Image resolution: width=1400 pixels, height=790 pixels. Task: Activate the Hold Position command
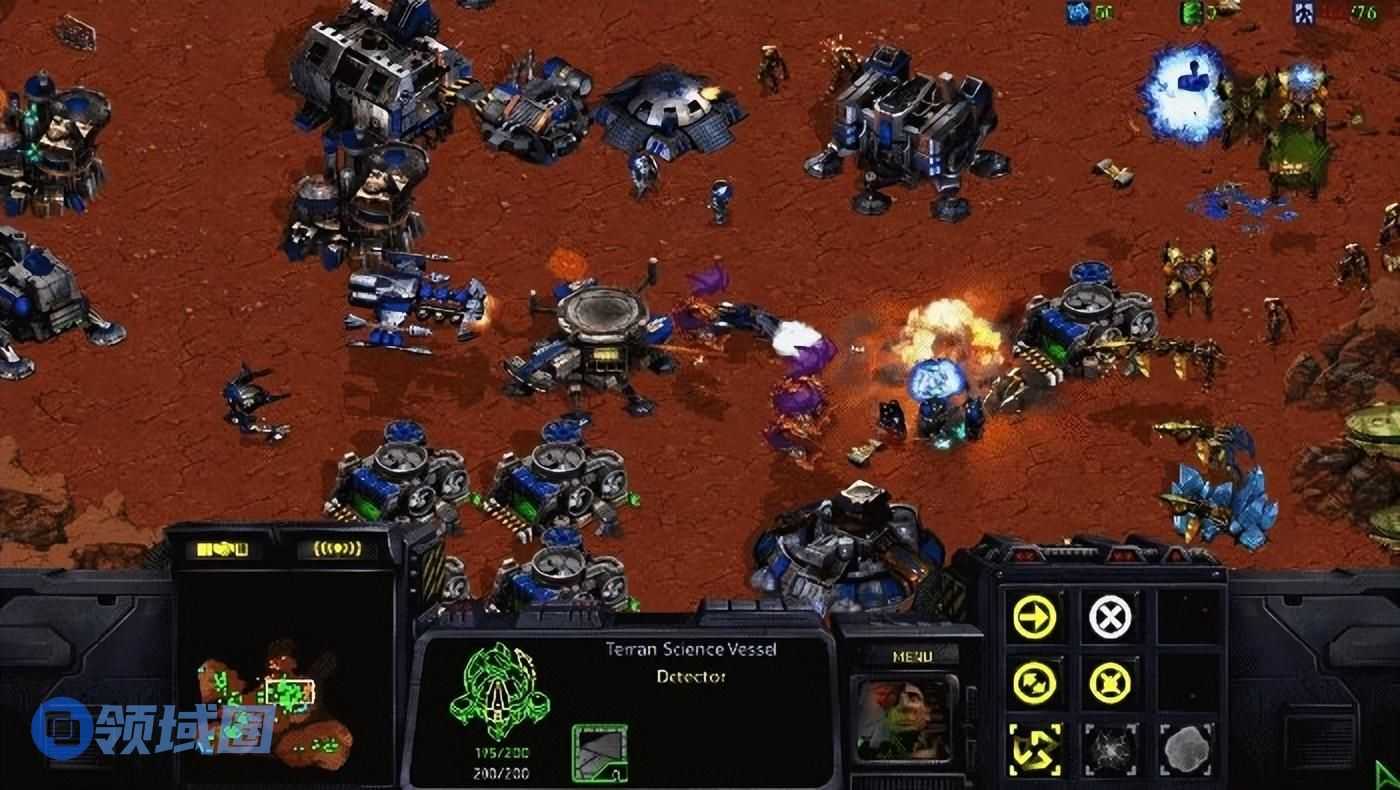pos(1109,683)
